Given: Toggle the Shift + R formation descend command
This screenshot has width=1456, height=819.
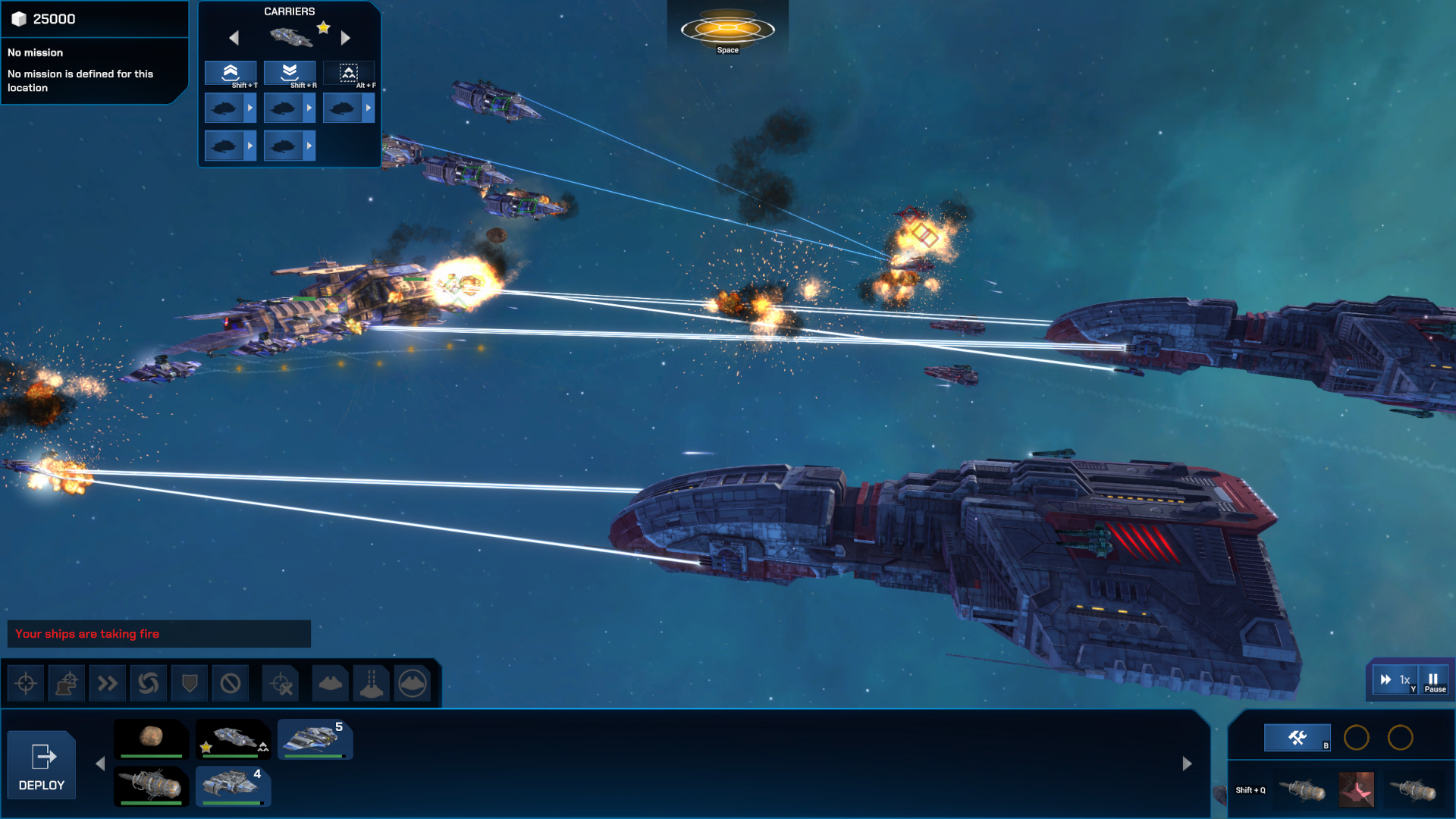Looking at the screenshot, I should coord(290,72).
